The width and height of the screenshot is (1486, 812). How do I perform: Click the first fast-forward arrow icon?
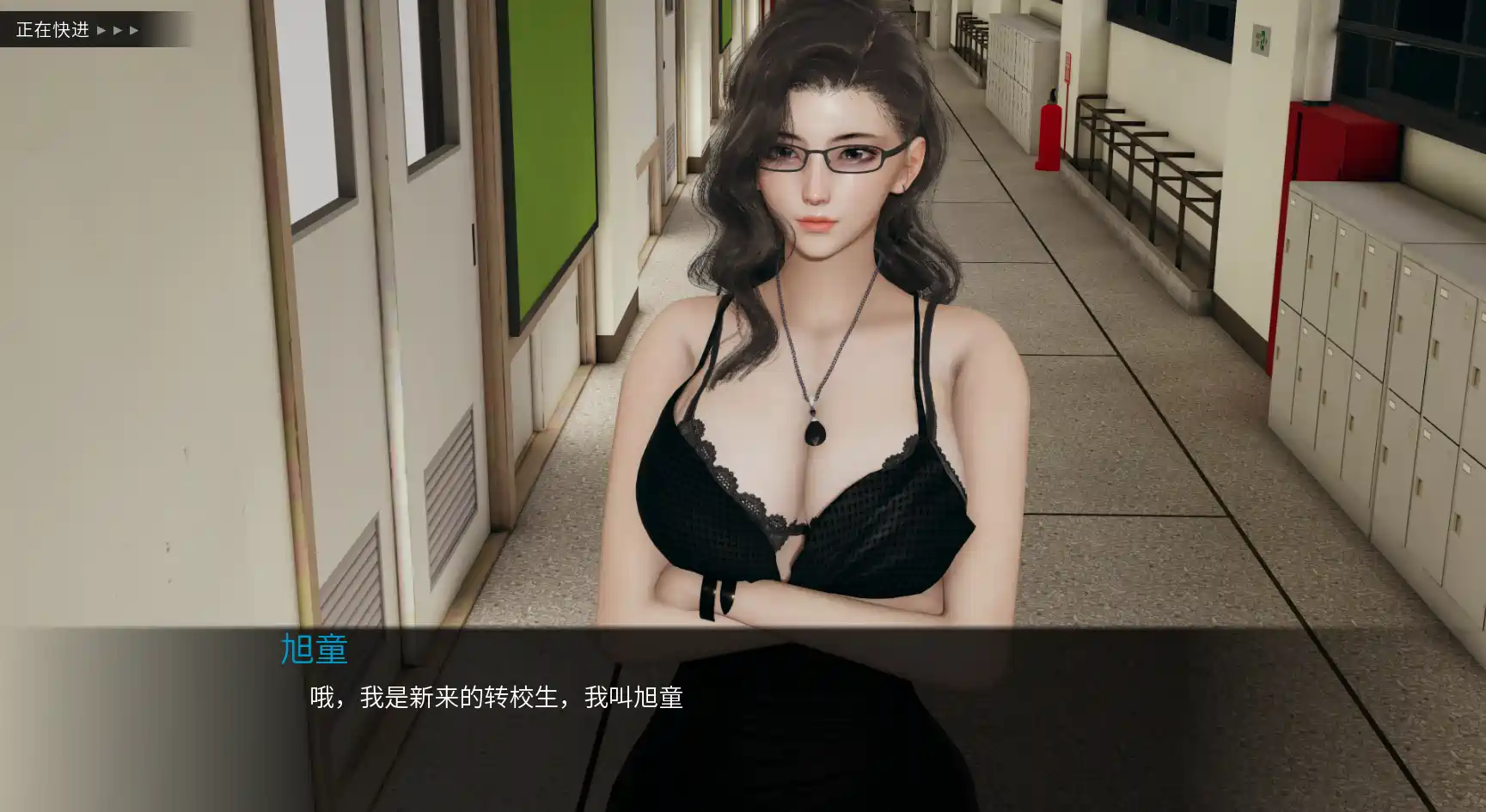[101, 30]
